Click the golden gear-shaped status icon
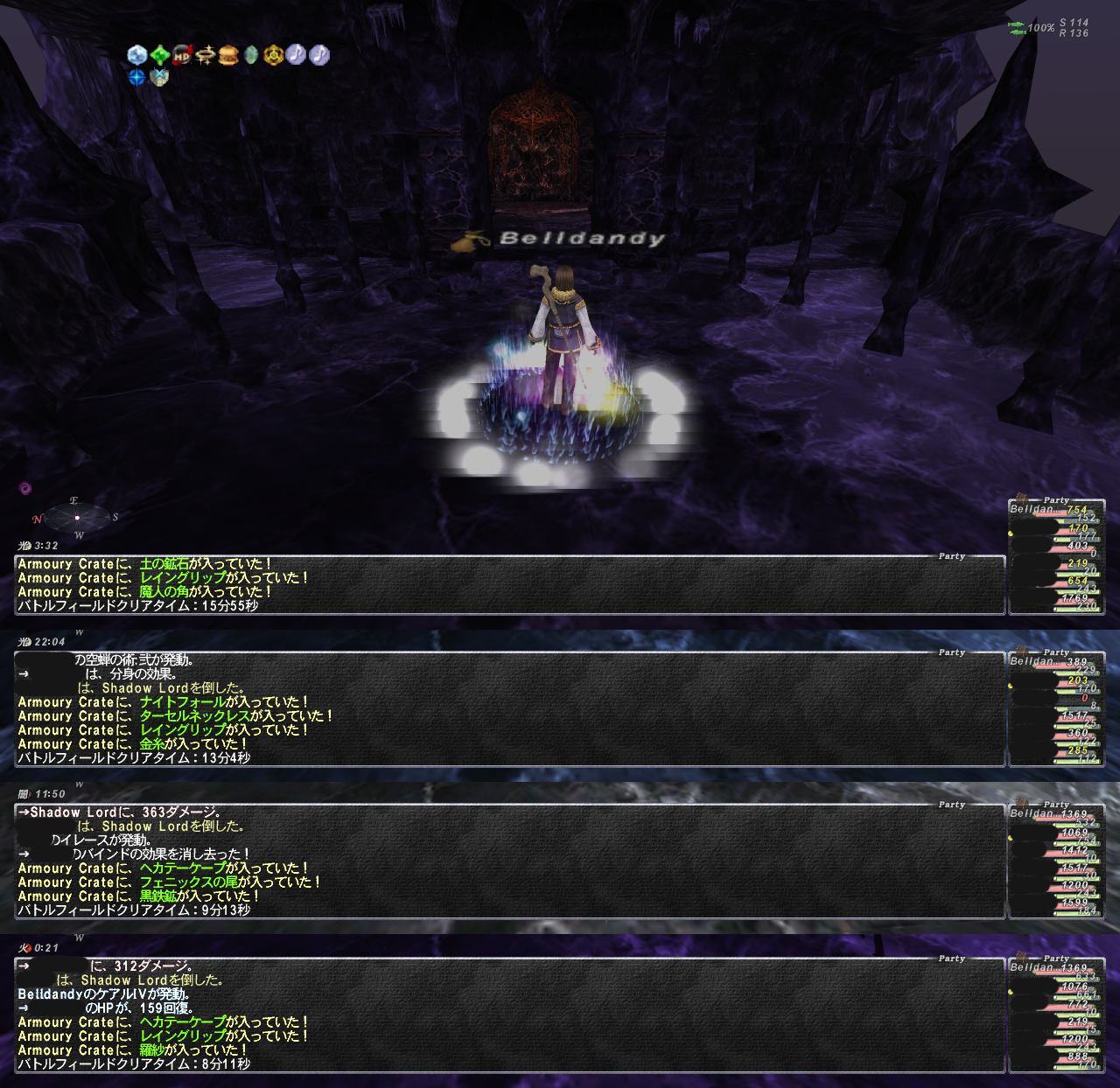 point(274,55)
